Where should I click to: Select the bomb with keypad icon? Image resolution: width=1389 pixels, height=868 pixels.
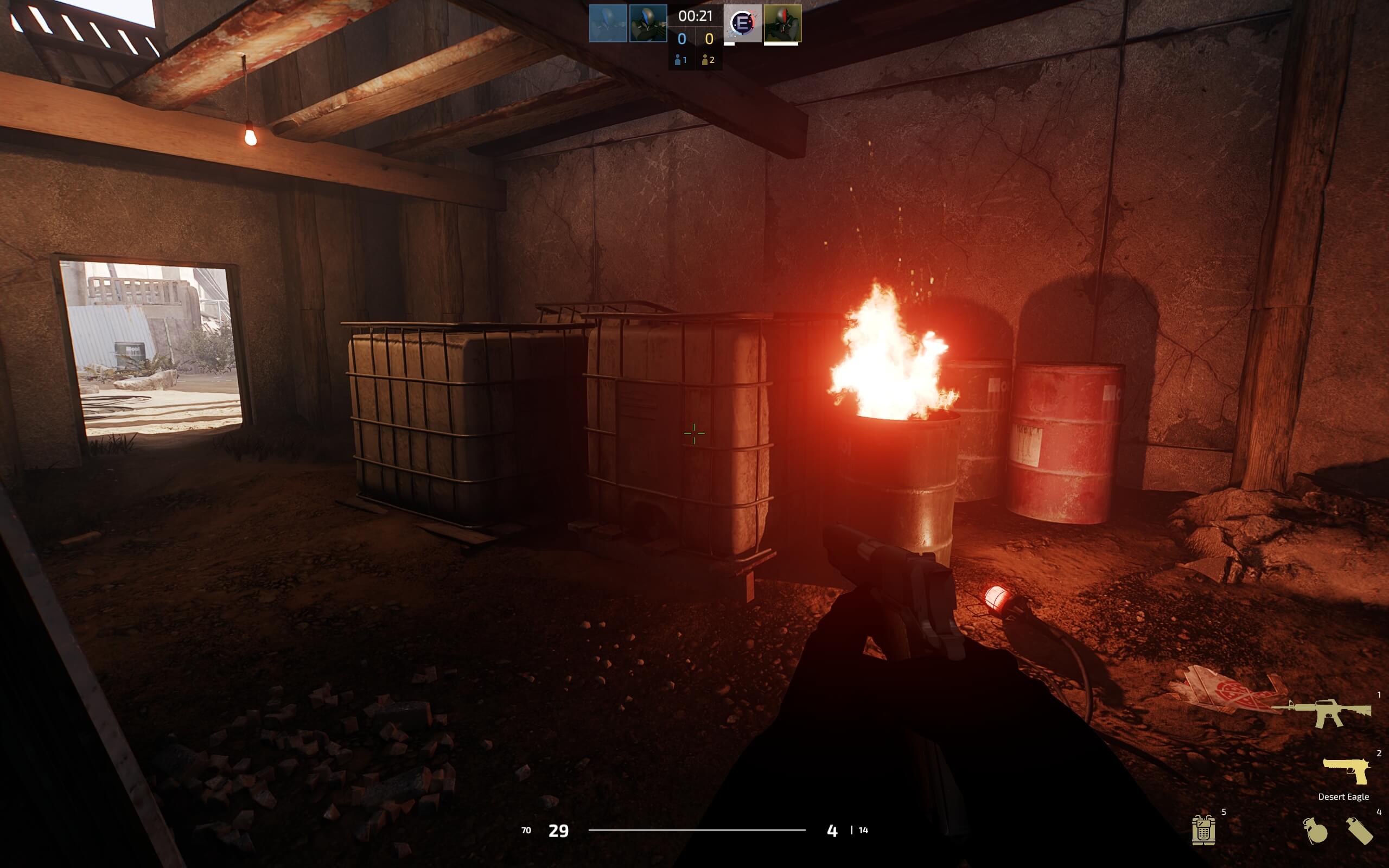(x=1203, y=830)
